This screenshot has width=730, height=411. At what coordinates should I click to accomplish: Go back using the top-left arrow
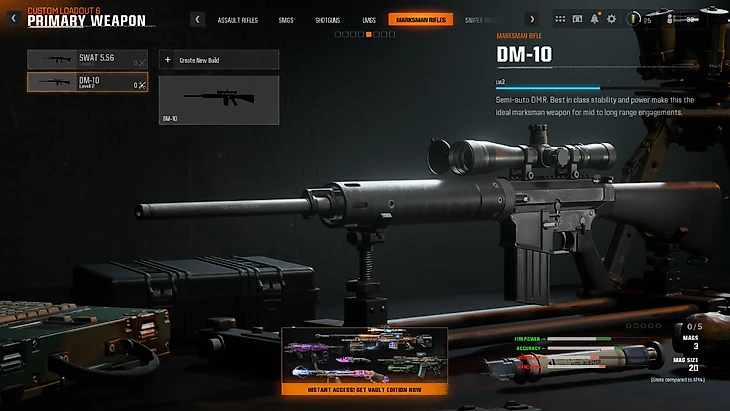(x=13, y=18)
